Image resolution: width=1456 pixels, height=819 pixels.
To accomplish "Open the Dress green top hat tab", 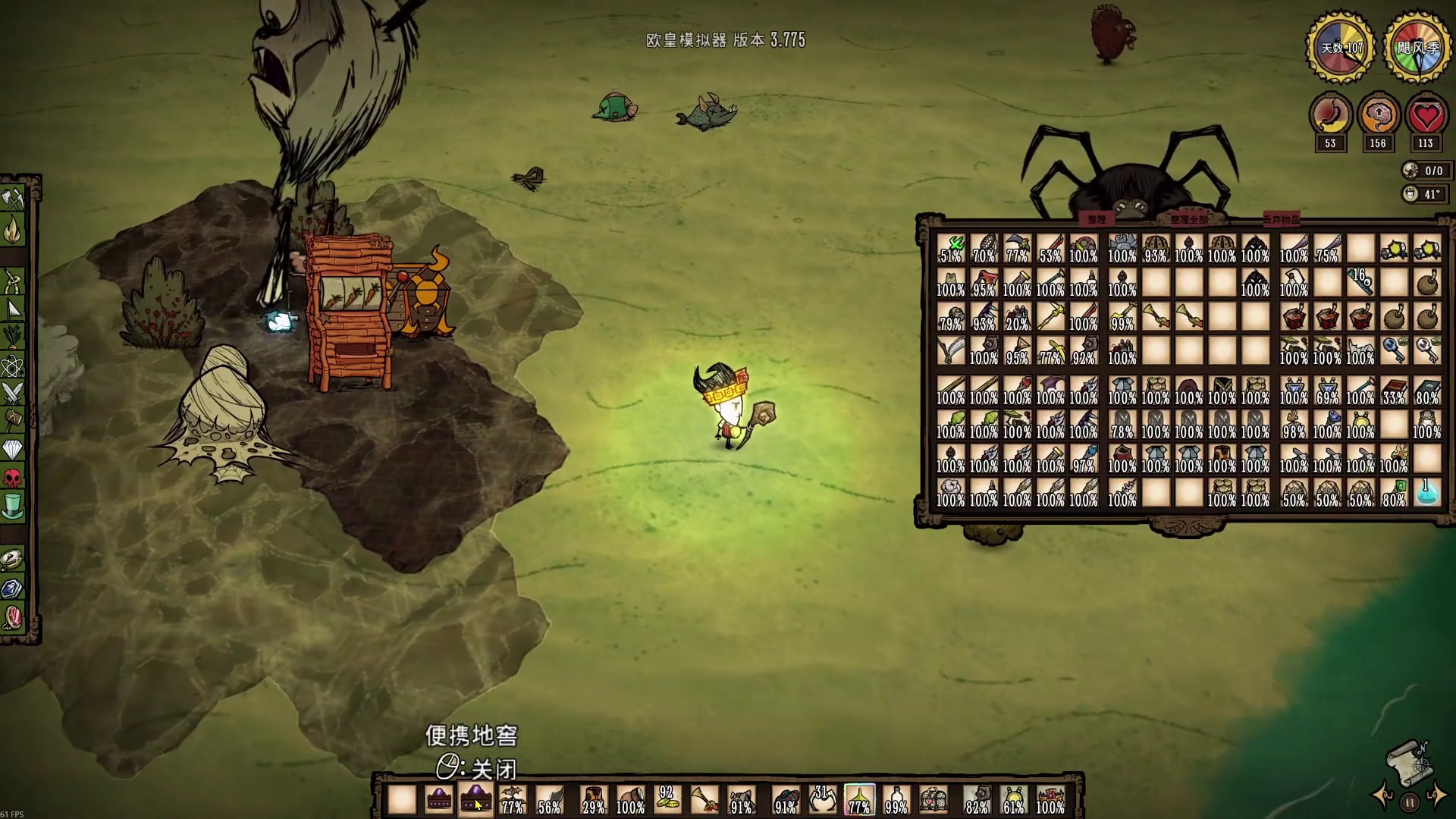I will (x=13, y=506).
